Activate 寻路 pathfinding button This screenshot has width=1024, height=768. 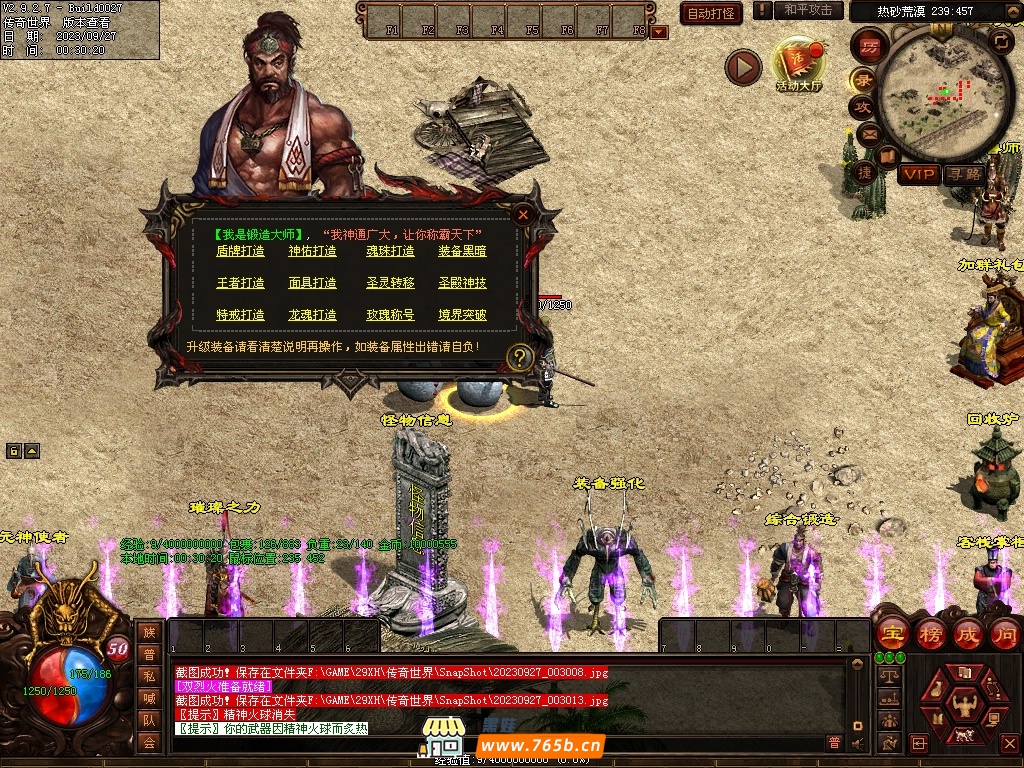(x=965, y=174)
